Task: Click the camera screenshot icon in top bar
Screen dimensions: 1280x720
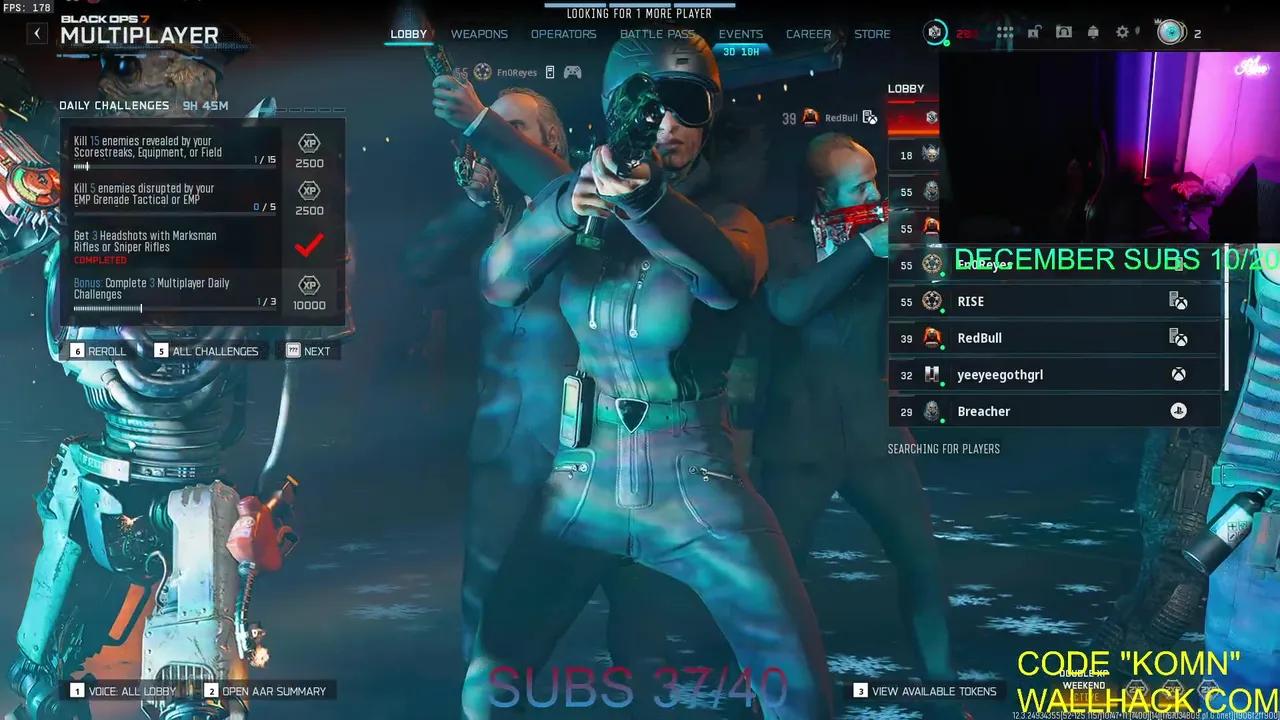Action: click(x=1064, y=32)
